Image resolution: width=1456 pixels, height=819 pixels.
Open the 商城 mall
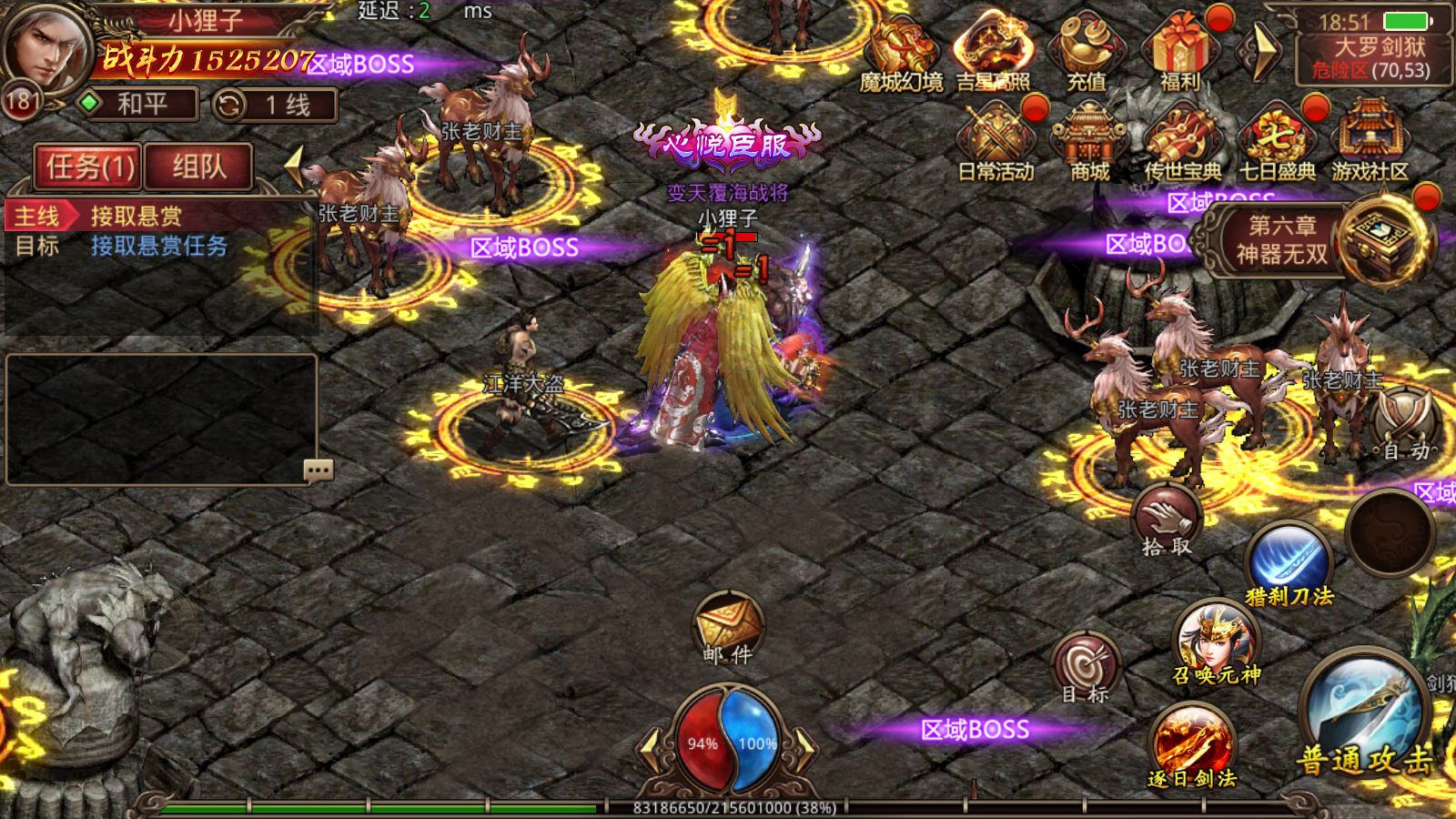[1089, 141]
